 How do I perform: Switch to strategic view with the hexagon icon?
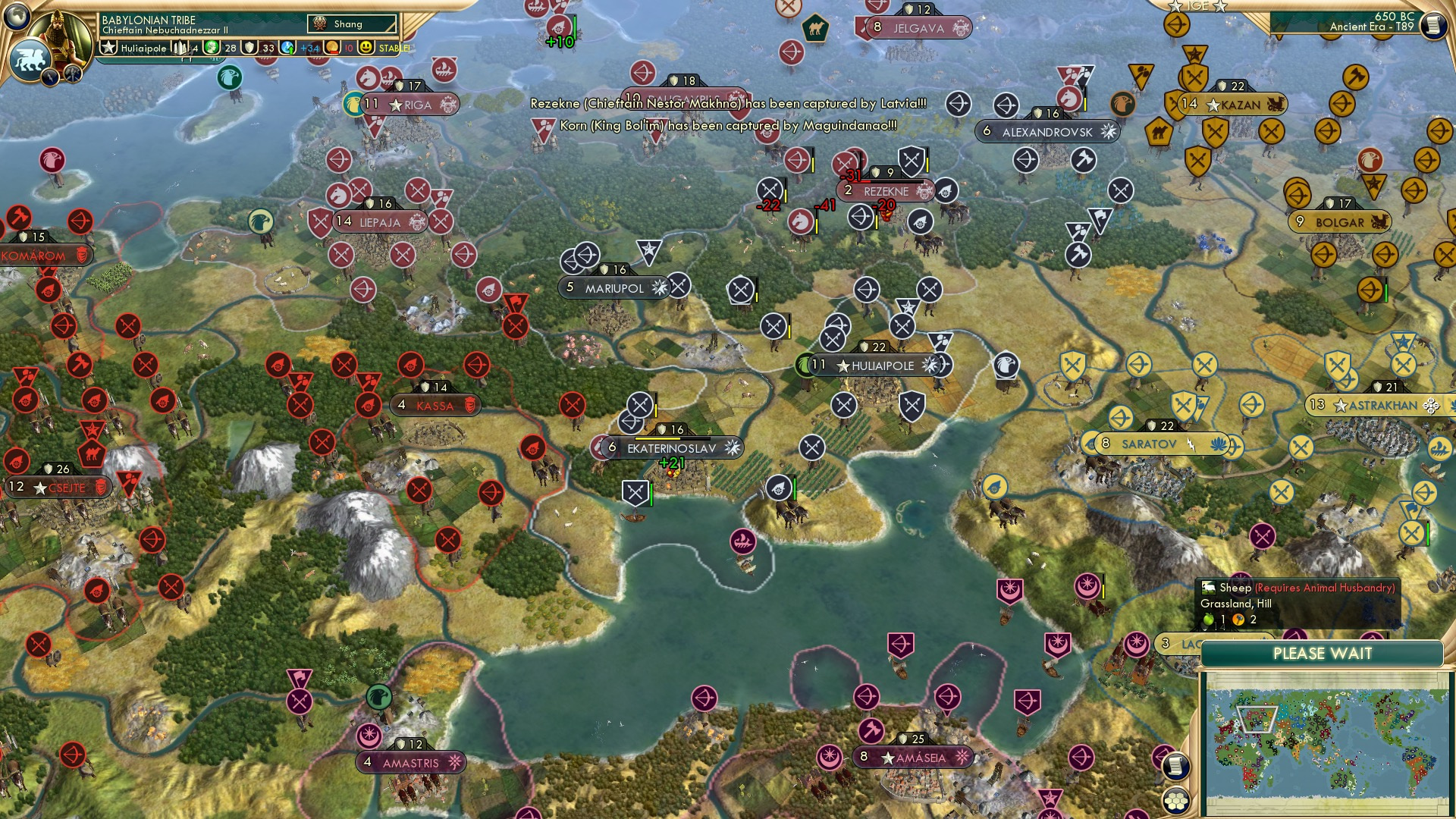coord(1176,800)
